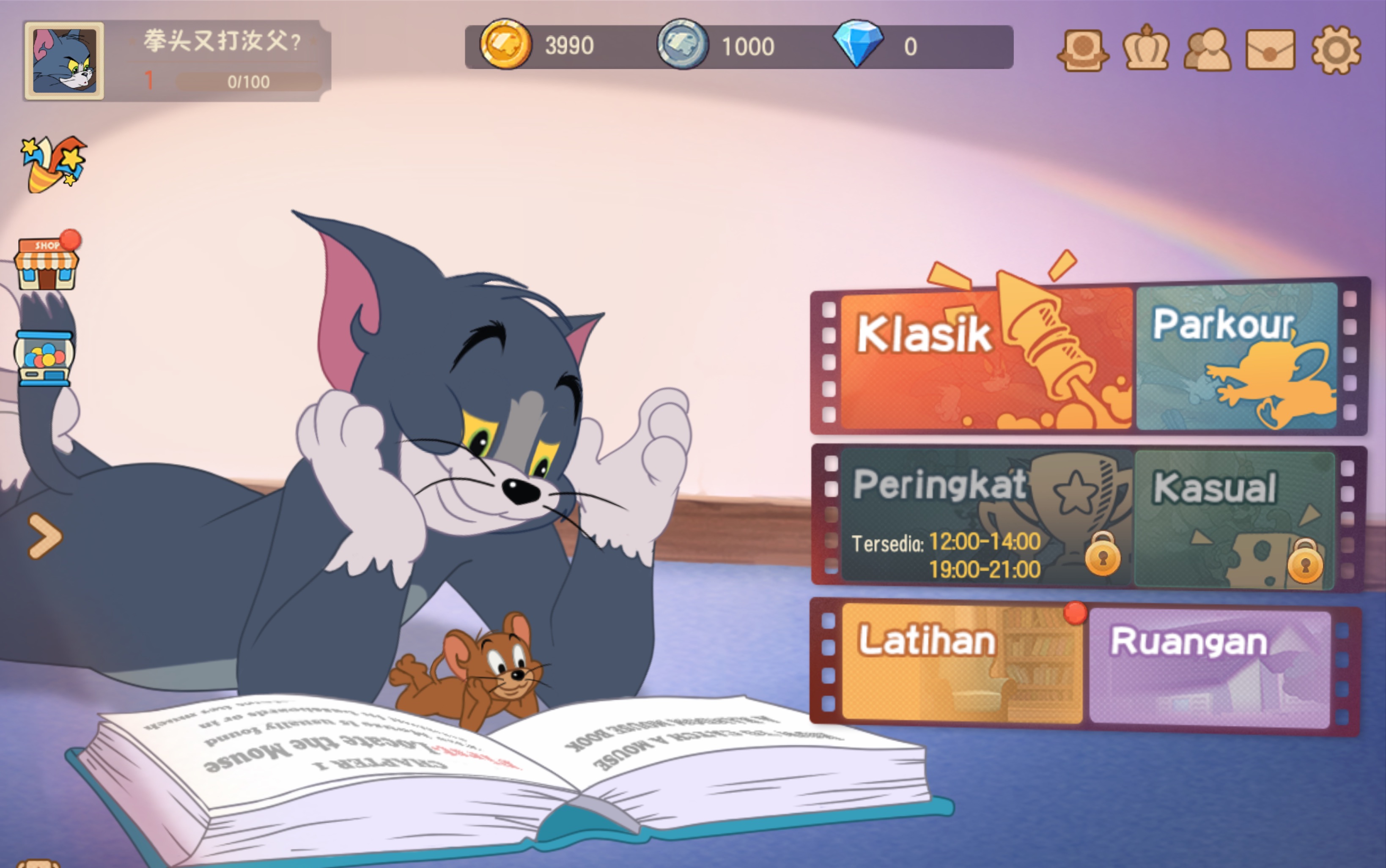Check the envelope mail inbox
The height and width of the screenshot is (868, 1386).
pos(1270,50)
